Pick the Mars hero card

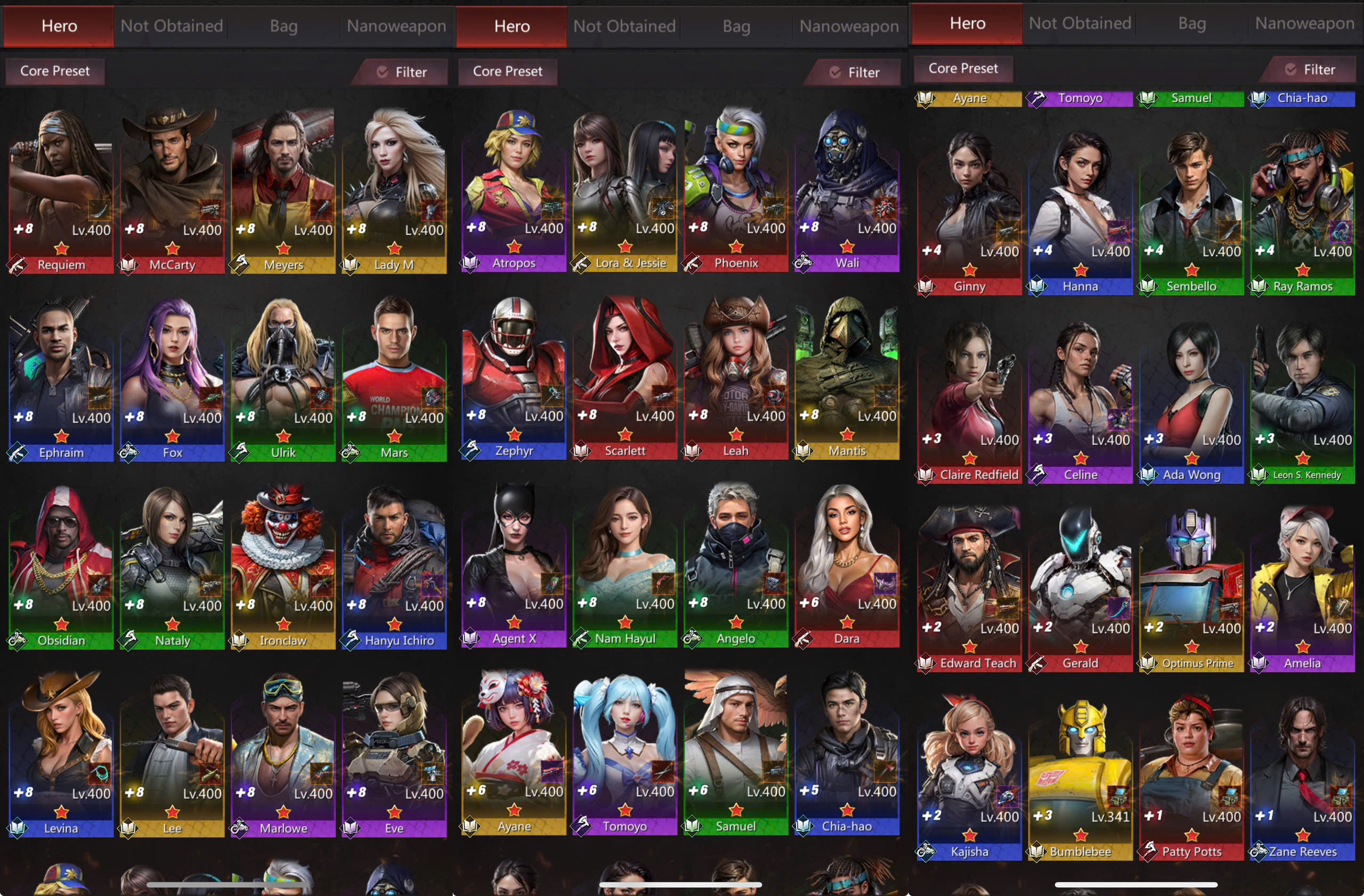pyautogui.click(x=394, y=377)
